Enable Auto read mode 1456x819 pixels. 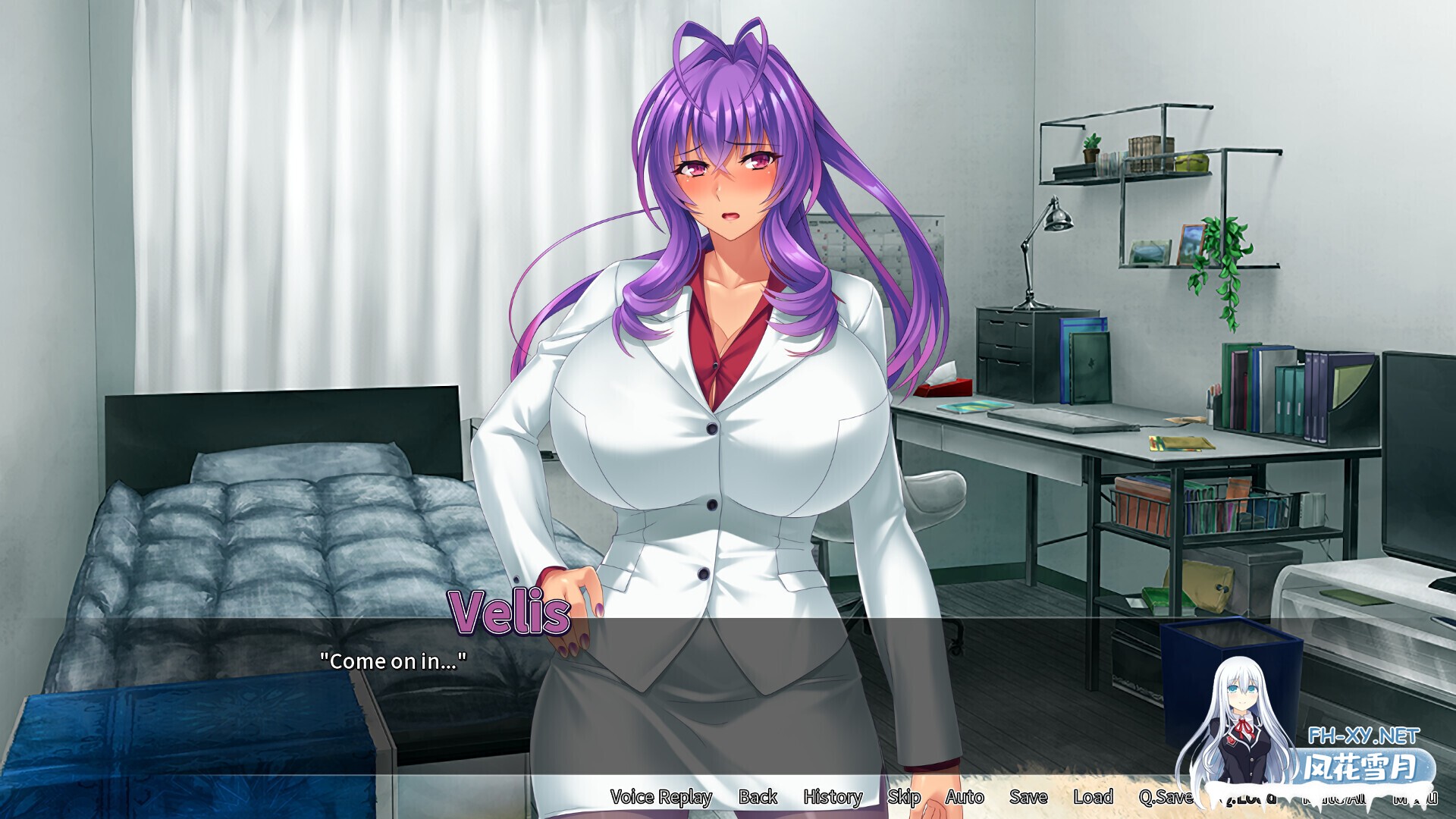click(965, 798)
